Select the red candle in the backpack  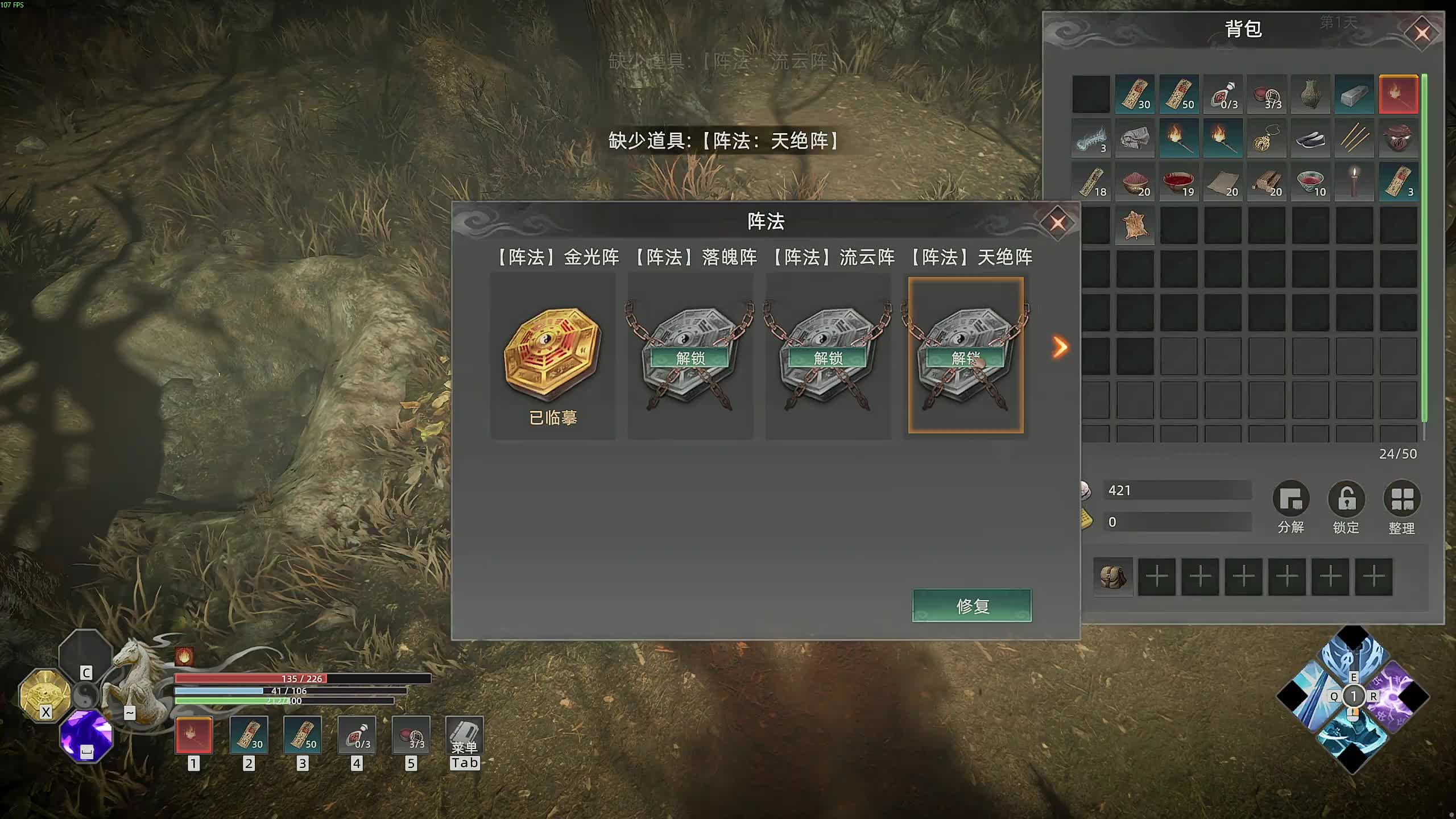1354,182
